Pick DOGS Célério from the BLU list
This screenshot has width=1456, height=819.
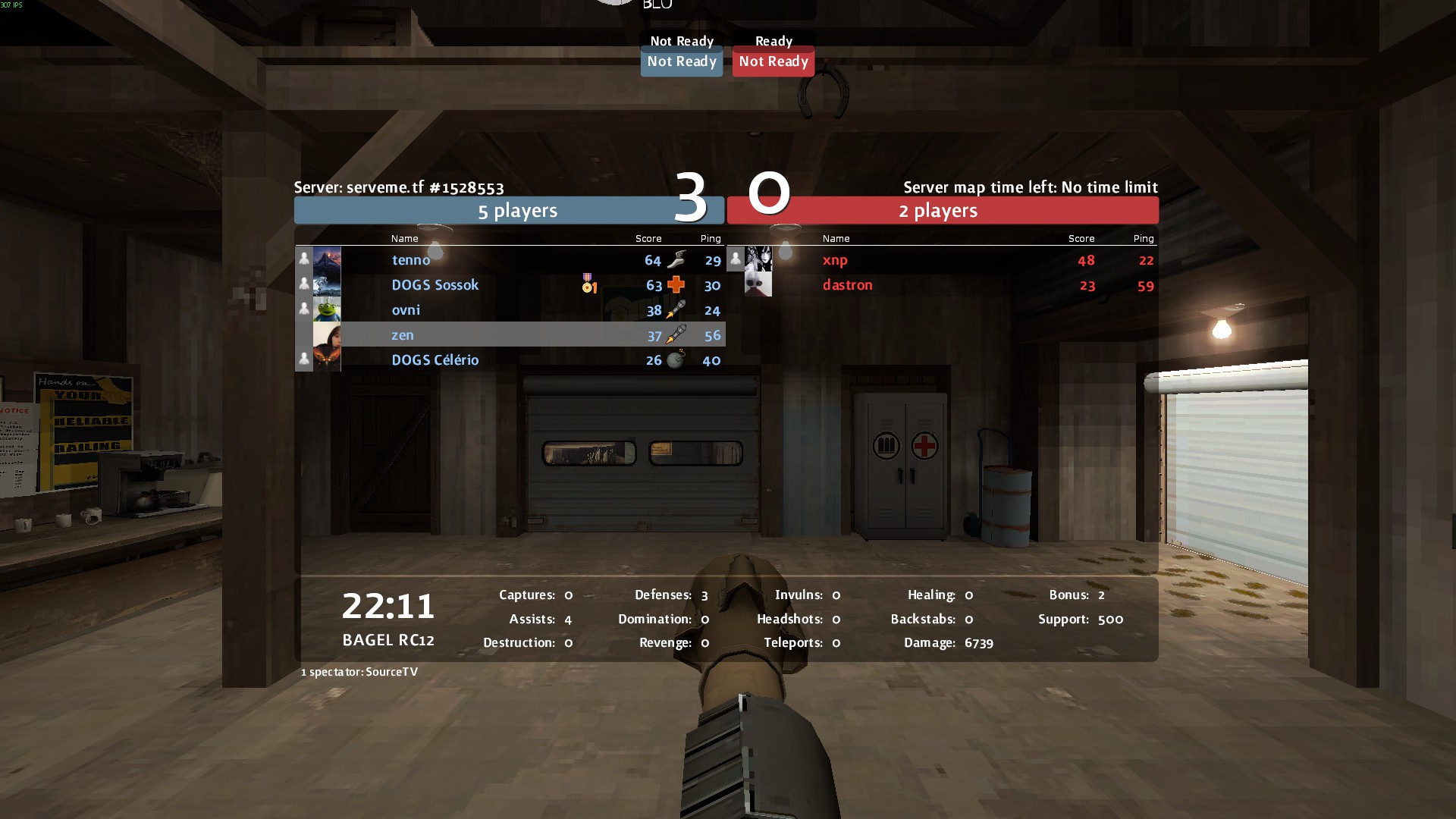[x=435, y=360]
